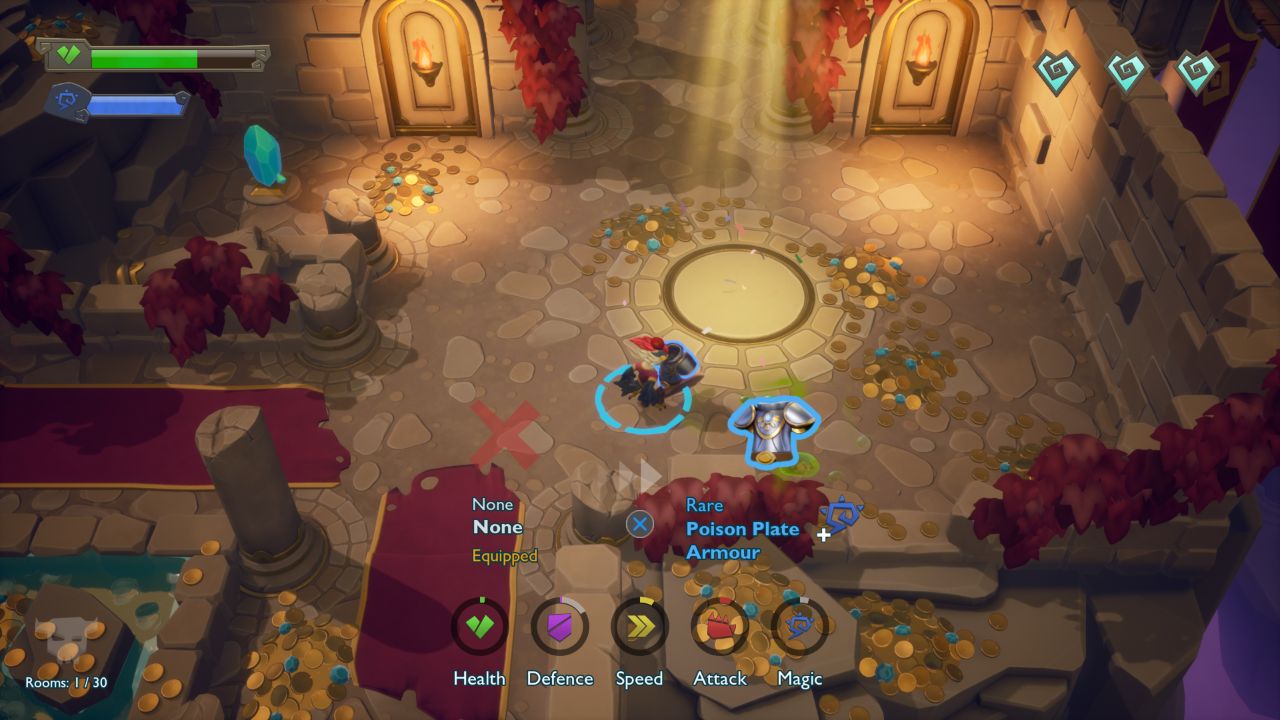Choose the Speed stat icon
Image resolution: width=1280 pixels, height=720 pixels.
coord(640,627)
